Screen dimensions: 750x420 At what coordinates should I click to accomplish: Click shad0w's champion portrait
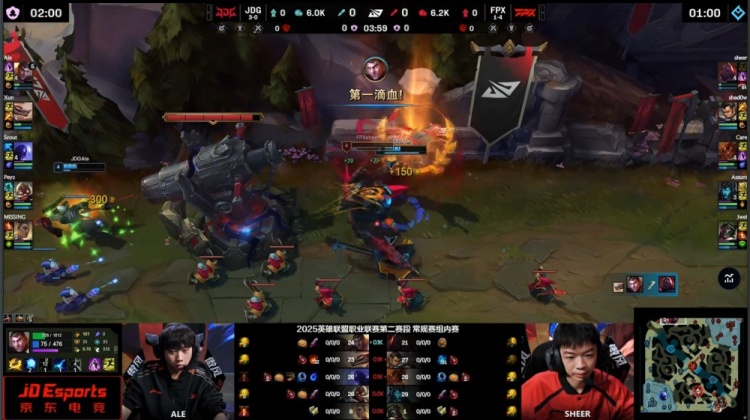pos(727,112)
